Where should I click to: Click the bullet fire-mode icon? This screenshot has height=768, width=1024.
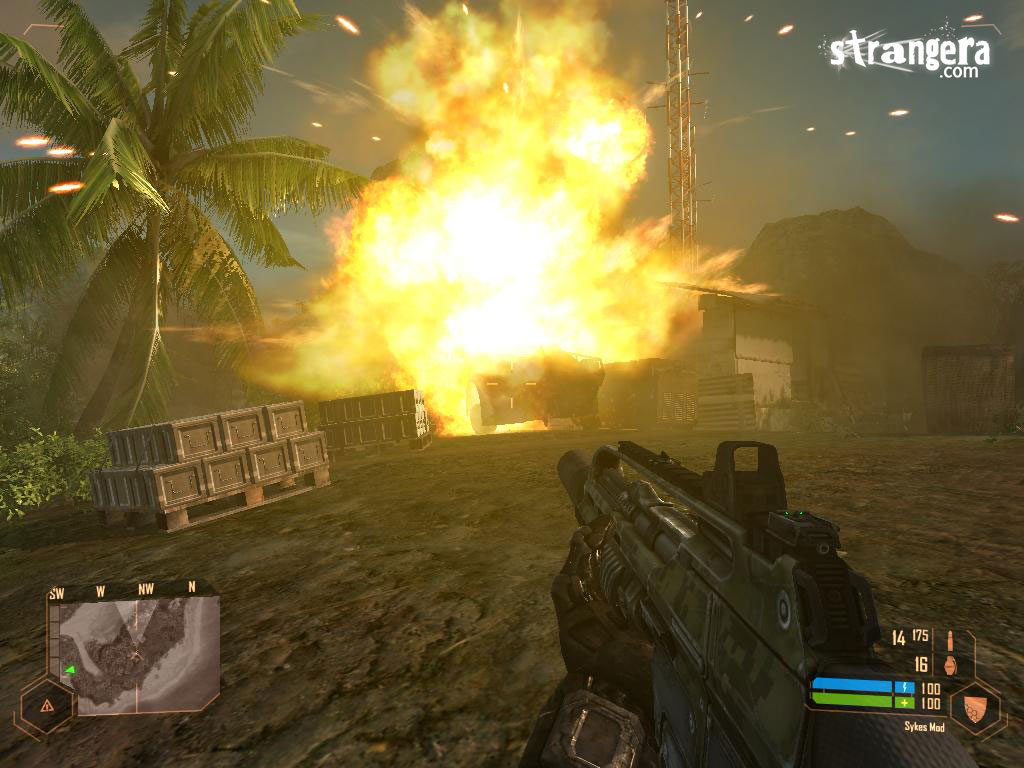coord(947,640)
